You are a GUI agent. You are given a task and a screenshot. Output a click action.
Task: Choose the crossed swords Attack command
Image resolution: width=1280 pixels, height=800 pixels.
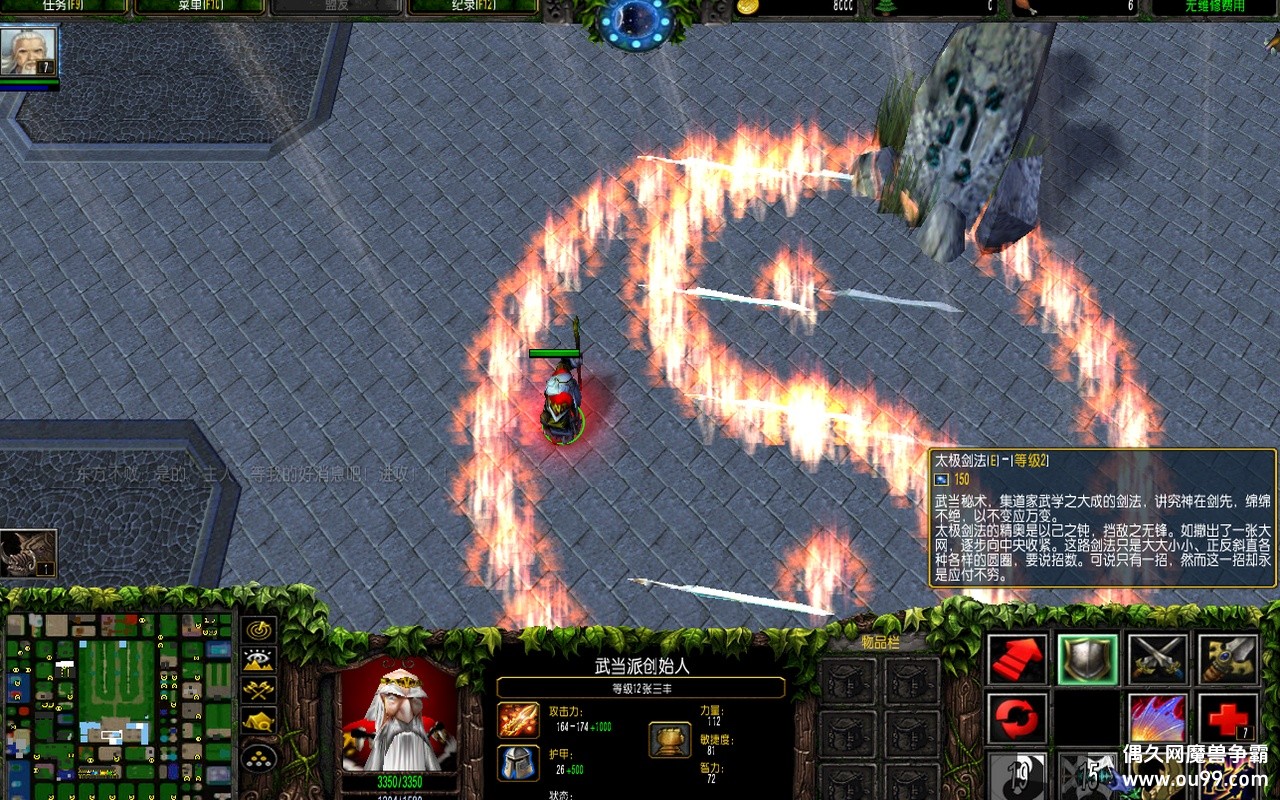pyautogui.click(x=1158, y=659)
